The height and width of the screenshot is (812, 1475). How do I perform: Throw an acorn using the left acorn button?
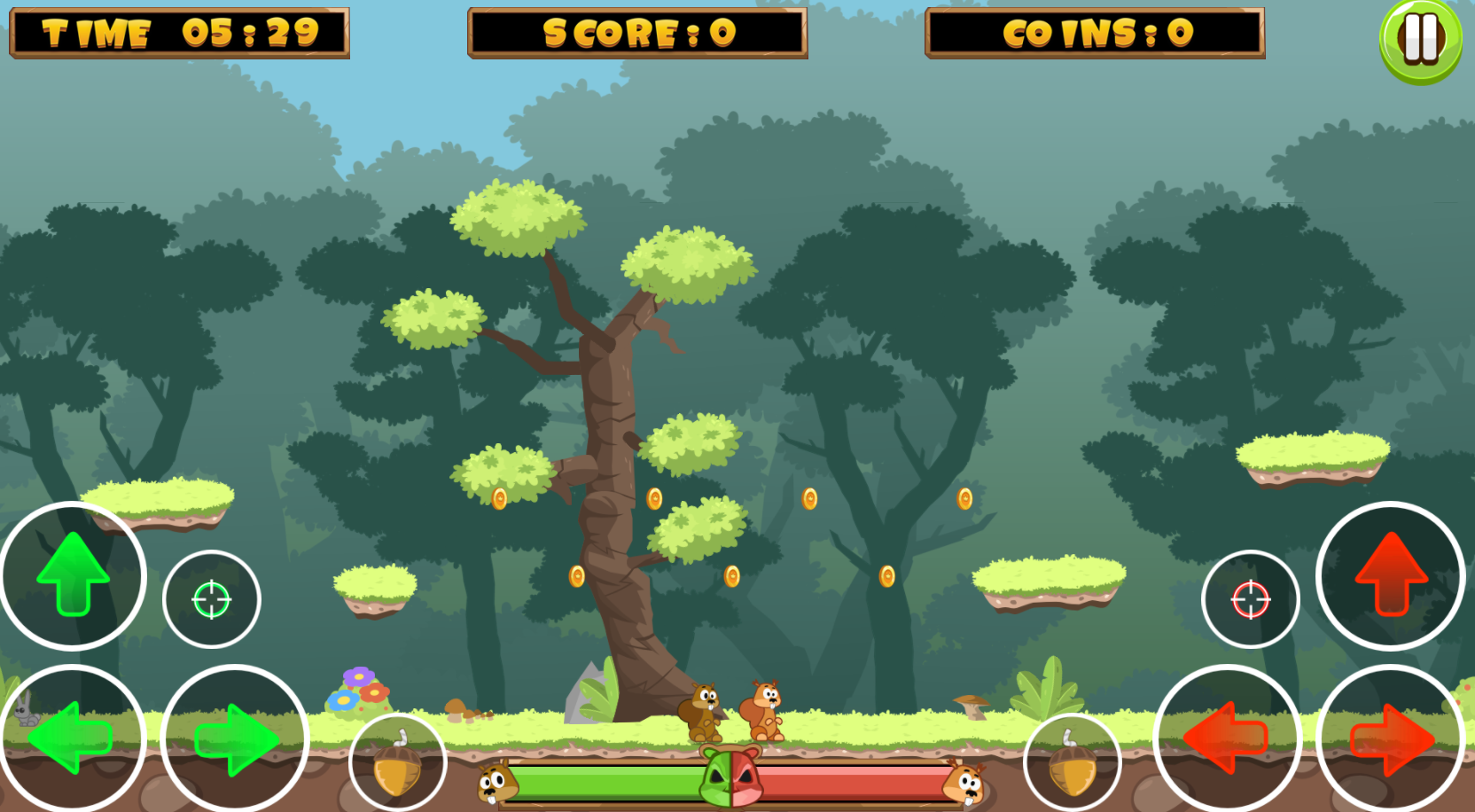point(397,764)
